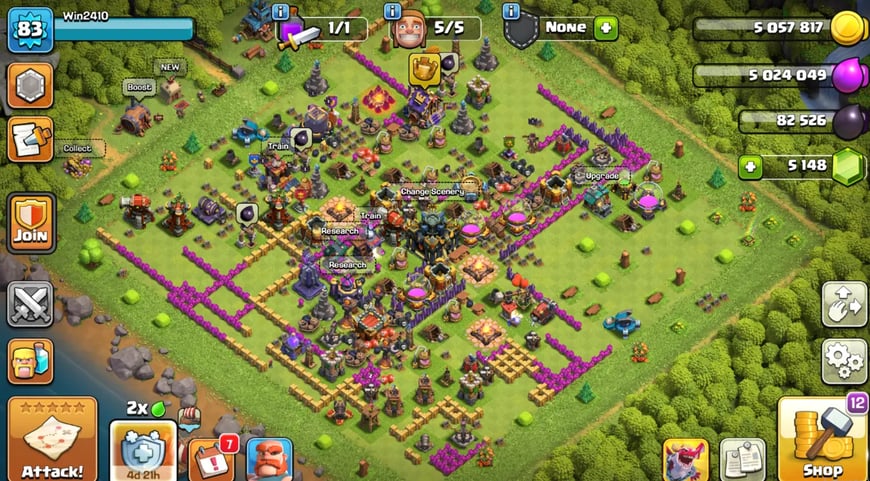
Task: Open the grey hexagon league badge button
Action: pyautogui.click(x=30, y=86)
